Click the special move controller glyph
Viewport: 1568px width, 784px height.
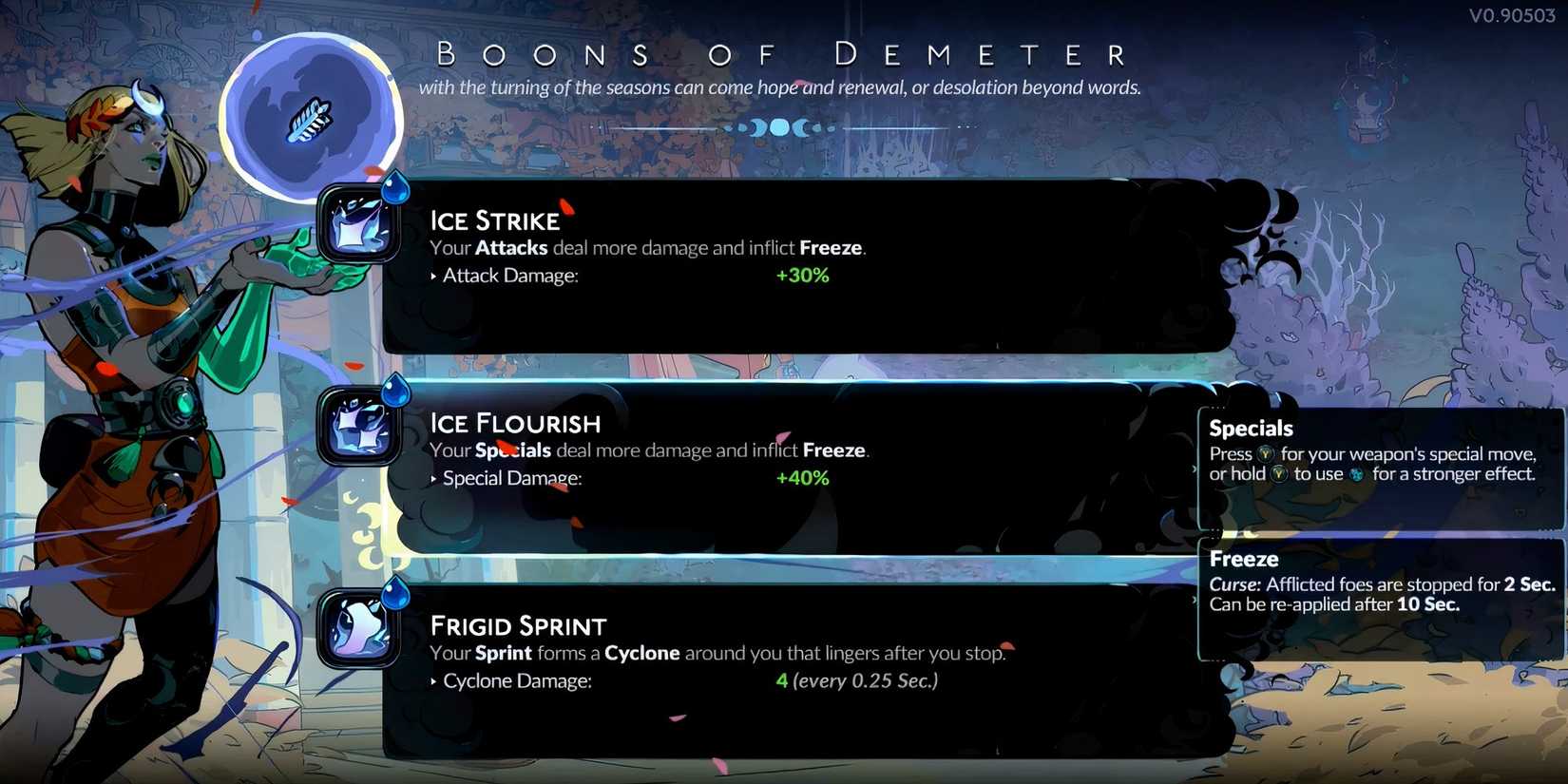(x=1266, y=453)
